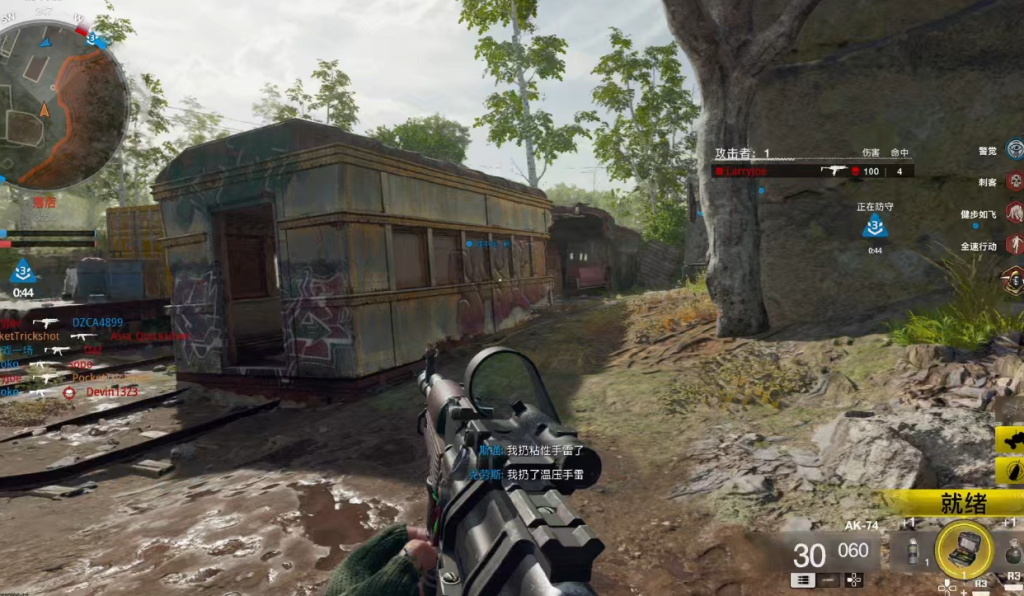Select the highlighted fire mode icon under ammo
This screenshot has width=1024, height=596.
(x=801, y=579)
